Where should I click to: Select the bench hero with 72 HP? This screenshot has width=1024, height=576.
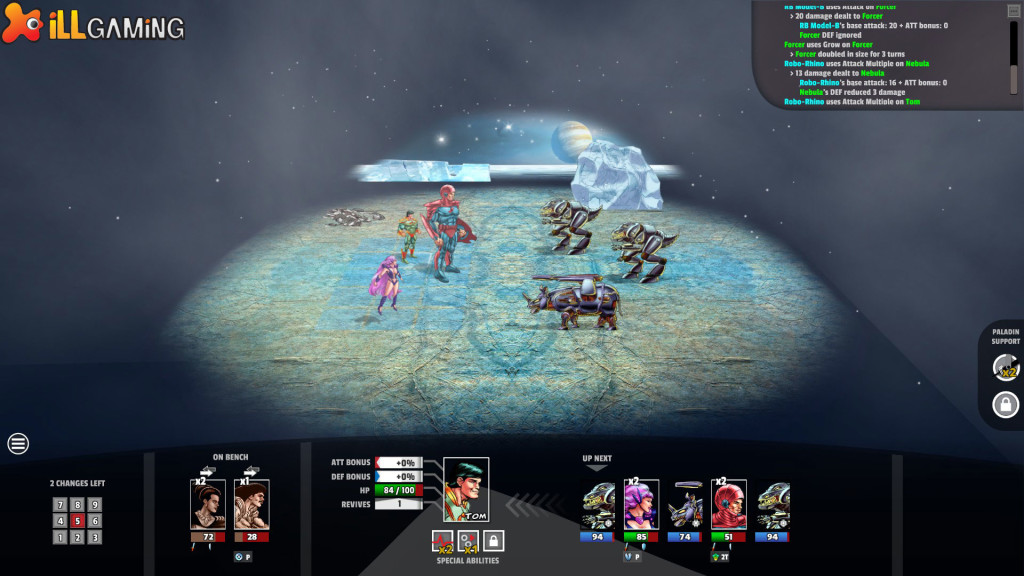208,504
